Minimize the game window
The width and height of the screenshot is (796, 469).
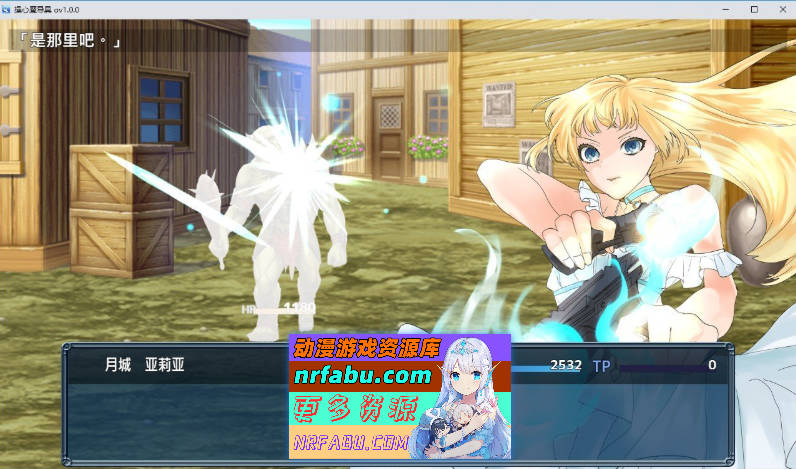coord(726,8)
